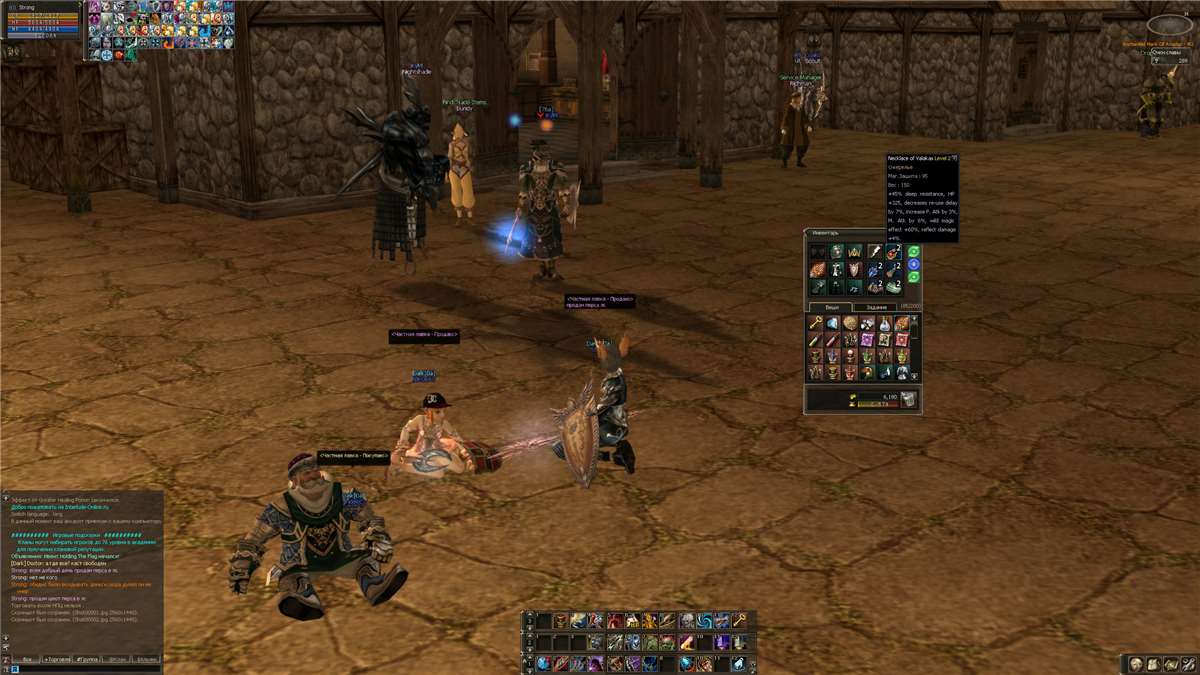Show the Все chat tab
The height and width of the screenshot is (675, 1200).
[x=28, y=660]
